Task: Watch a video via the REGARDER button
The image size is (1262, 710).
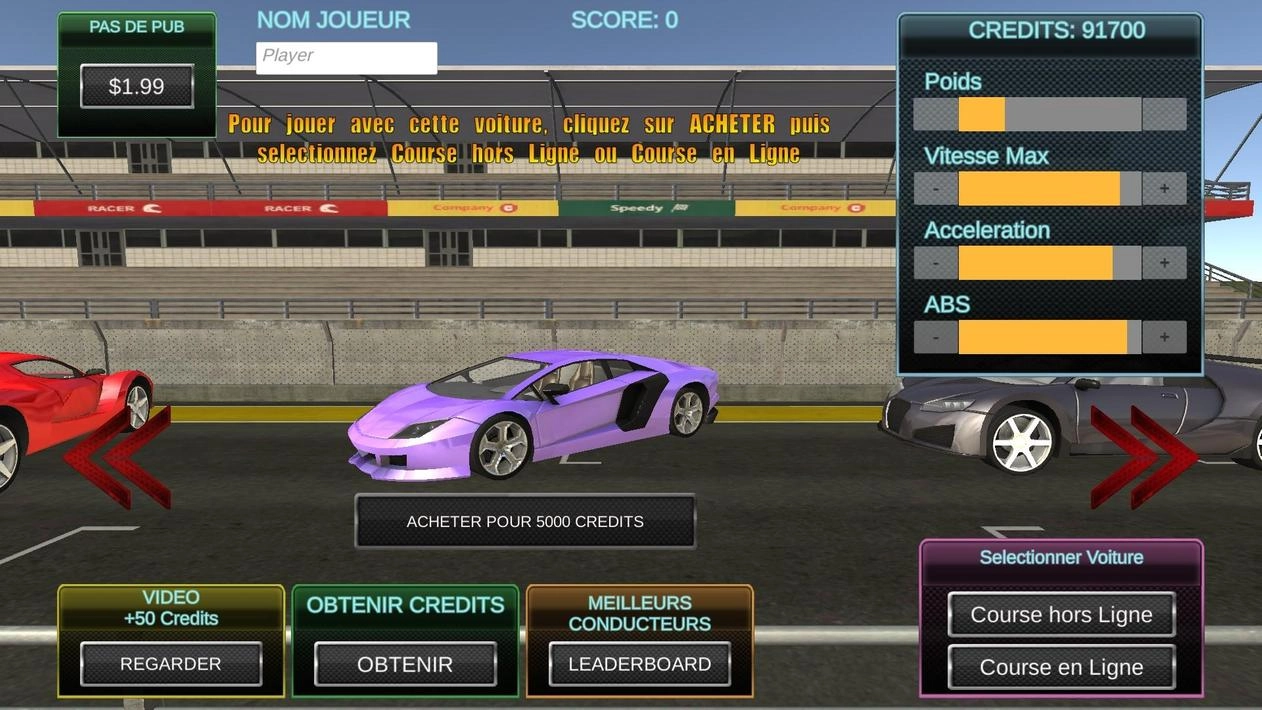Action: [x=171, y=664]
